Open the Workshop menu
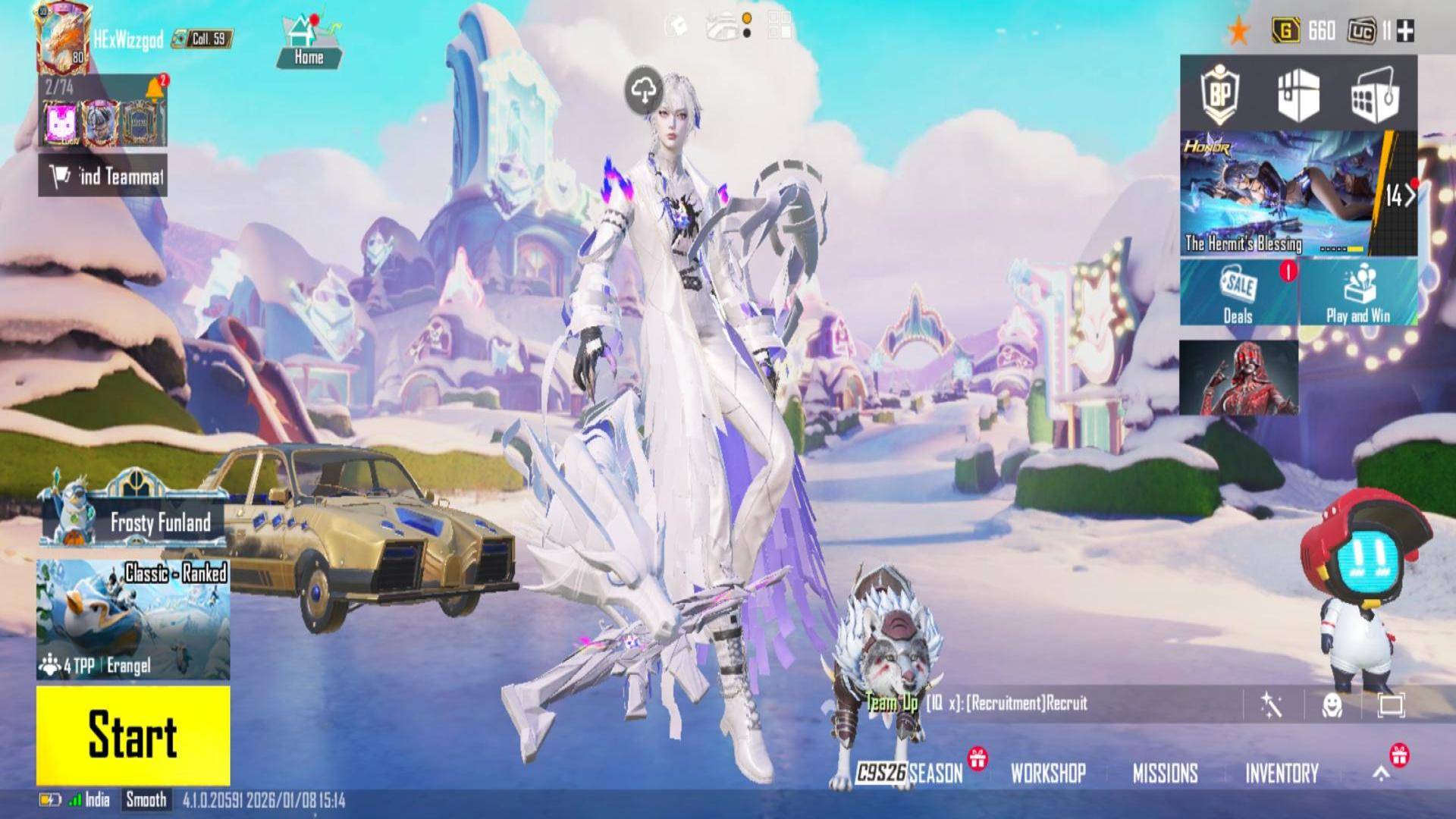The image size is (1456, 819). pos(1048,773)
